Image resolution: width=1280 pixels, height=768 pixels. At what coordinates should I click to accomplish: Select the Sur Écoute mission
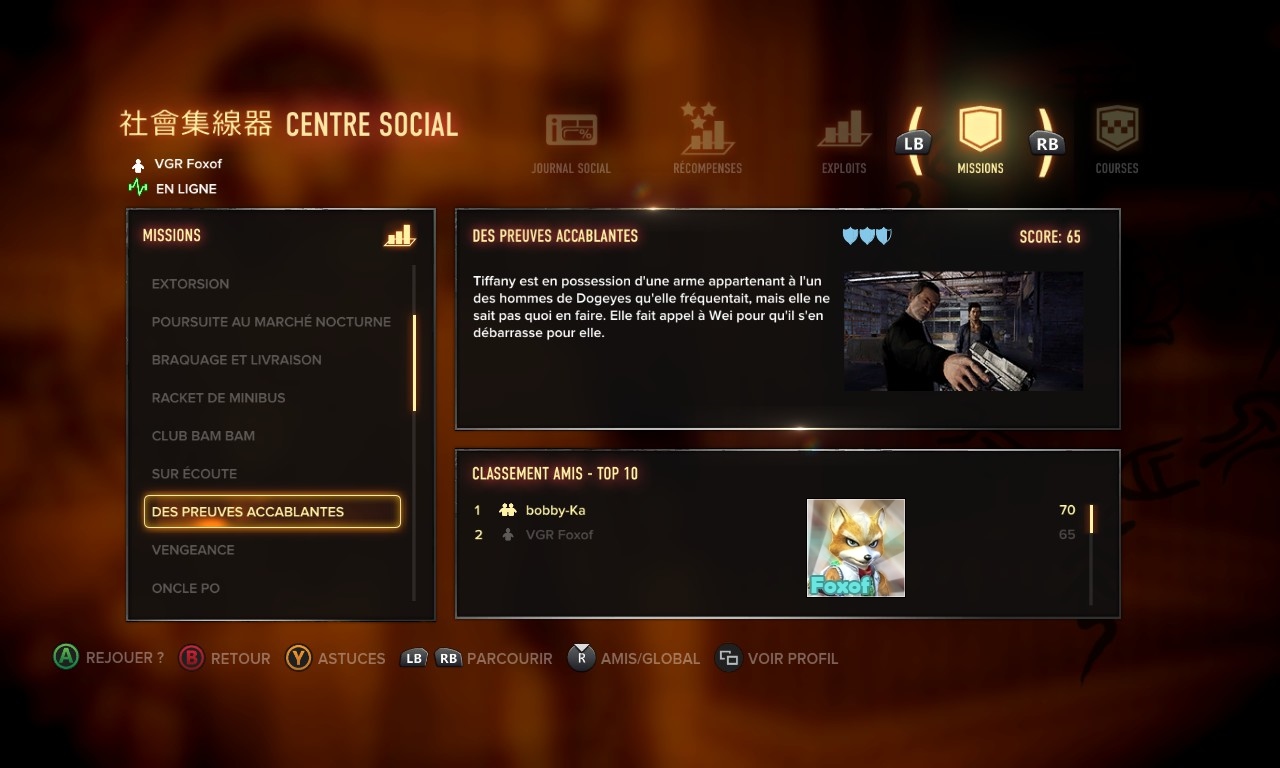pos(194,474)
